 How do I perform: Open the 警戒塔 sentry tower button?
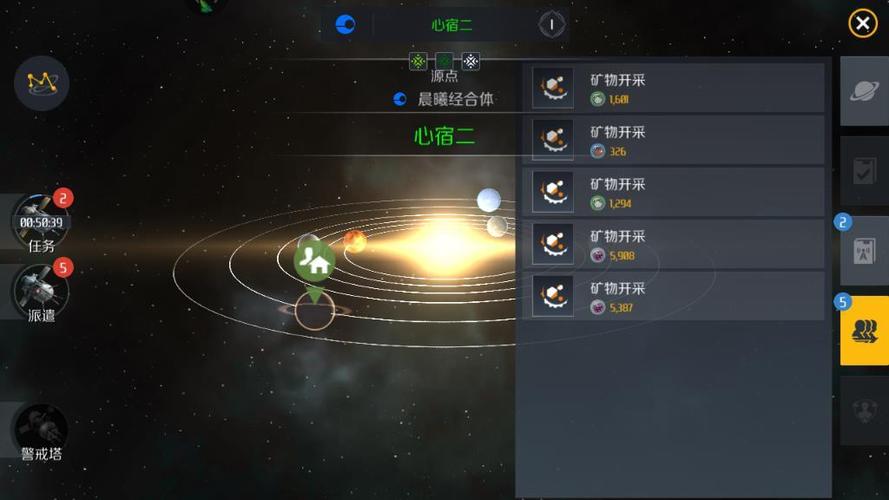click(41, 432)
